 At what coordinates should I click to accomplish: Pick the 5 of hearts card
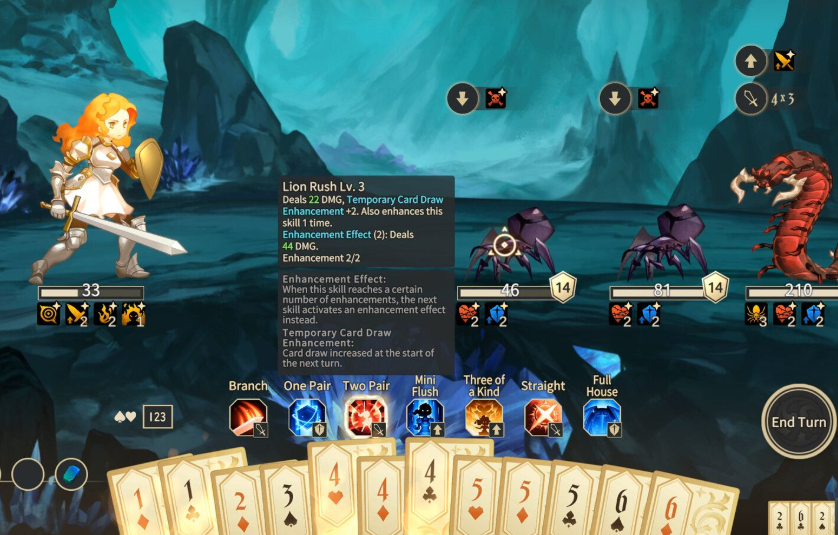(476, 497)
